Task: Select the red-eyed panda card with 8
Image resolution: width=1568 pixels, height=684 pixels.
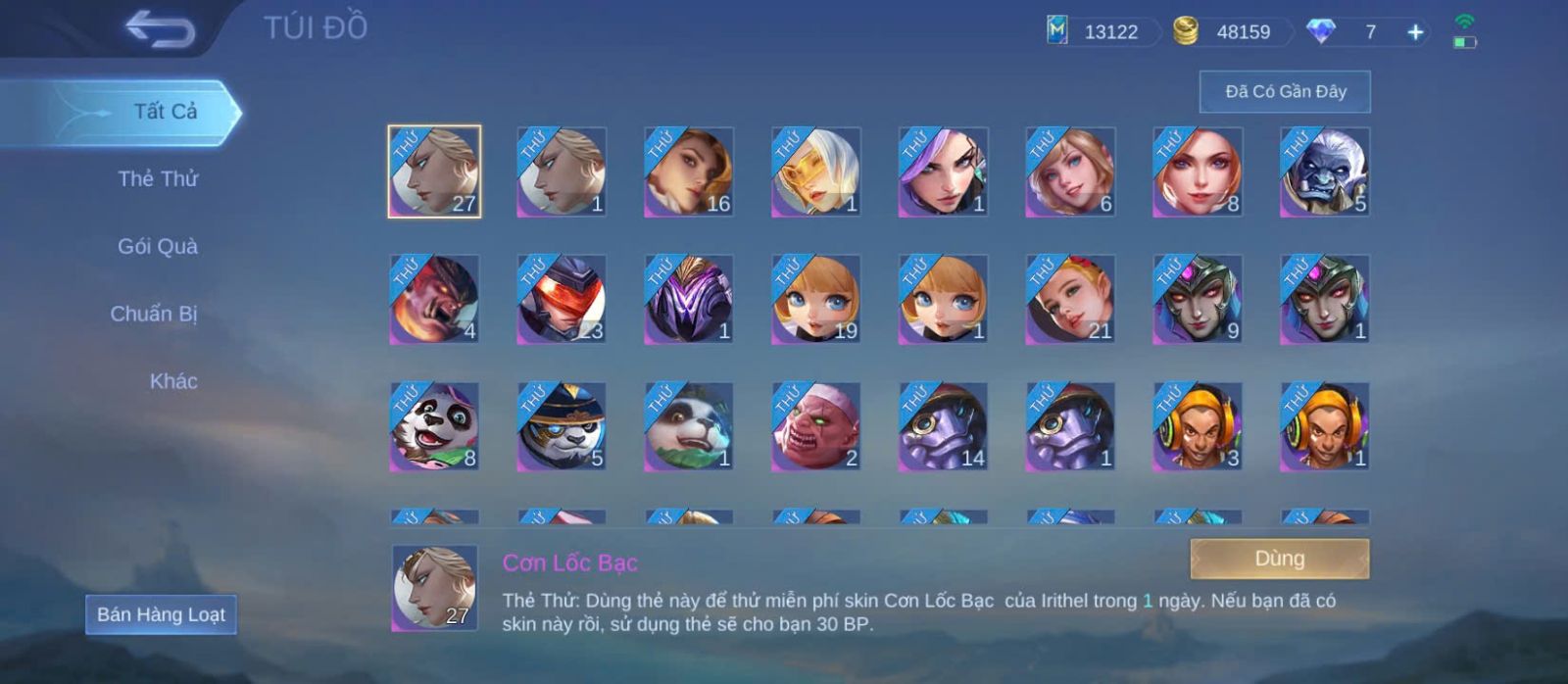Action: [434, 426]
